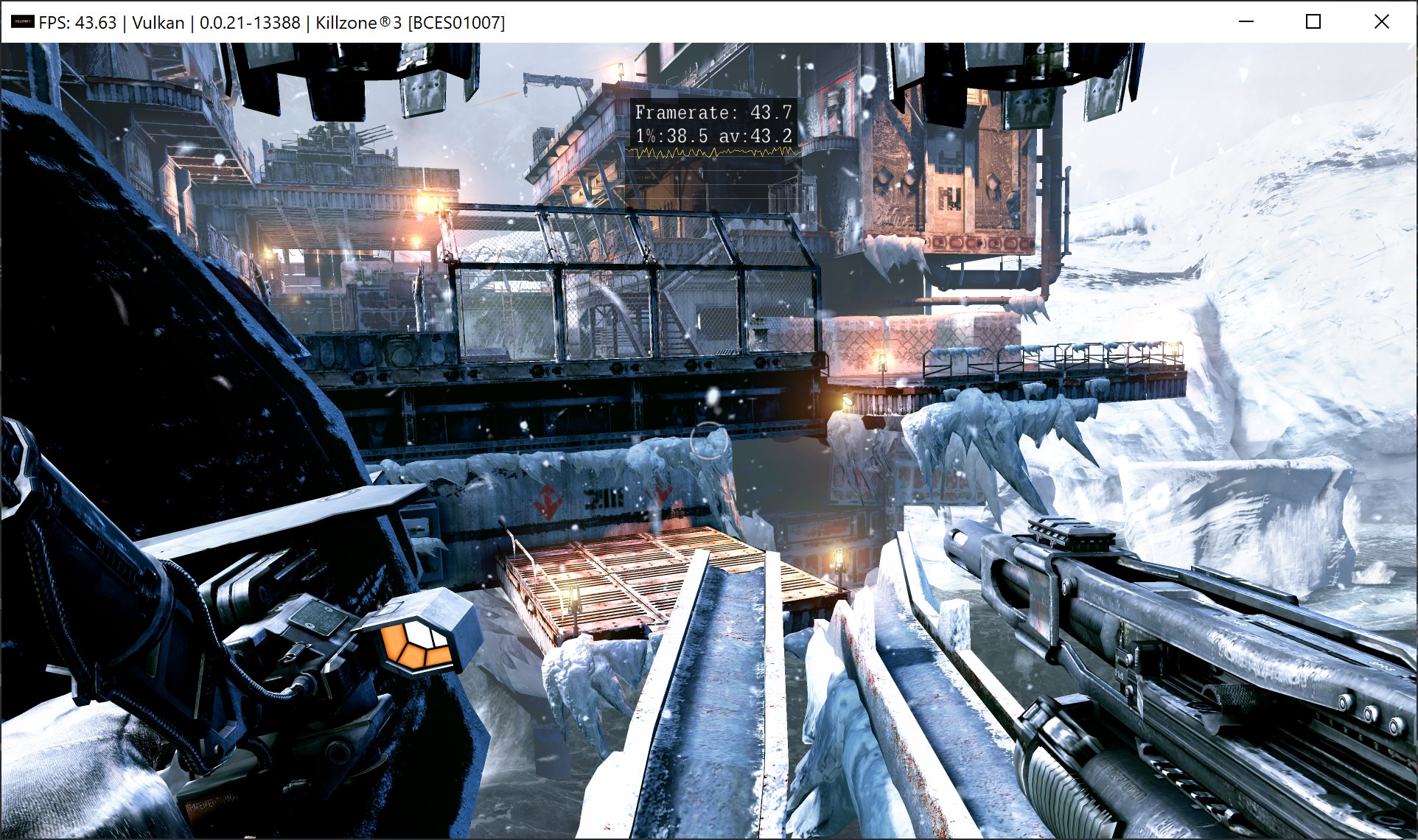1418x840 pixels.
Task: Click the Killzone 3 icon in the title bar
Action: click(22, 22)
